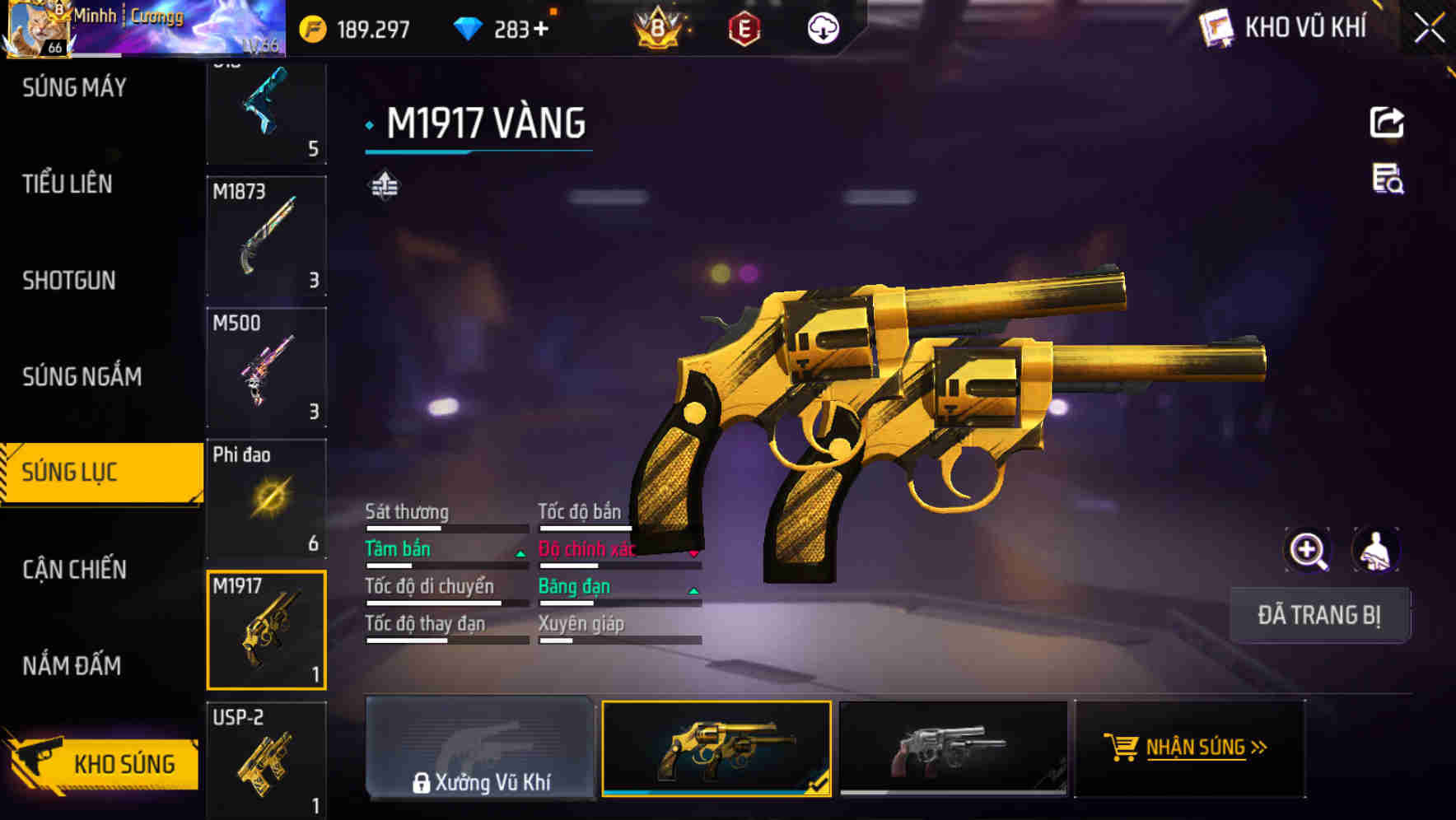
Task: Switch to the SÚNG NGẮM category tab
Action: point(80,376)
